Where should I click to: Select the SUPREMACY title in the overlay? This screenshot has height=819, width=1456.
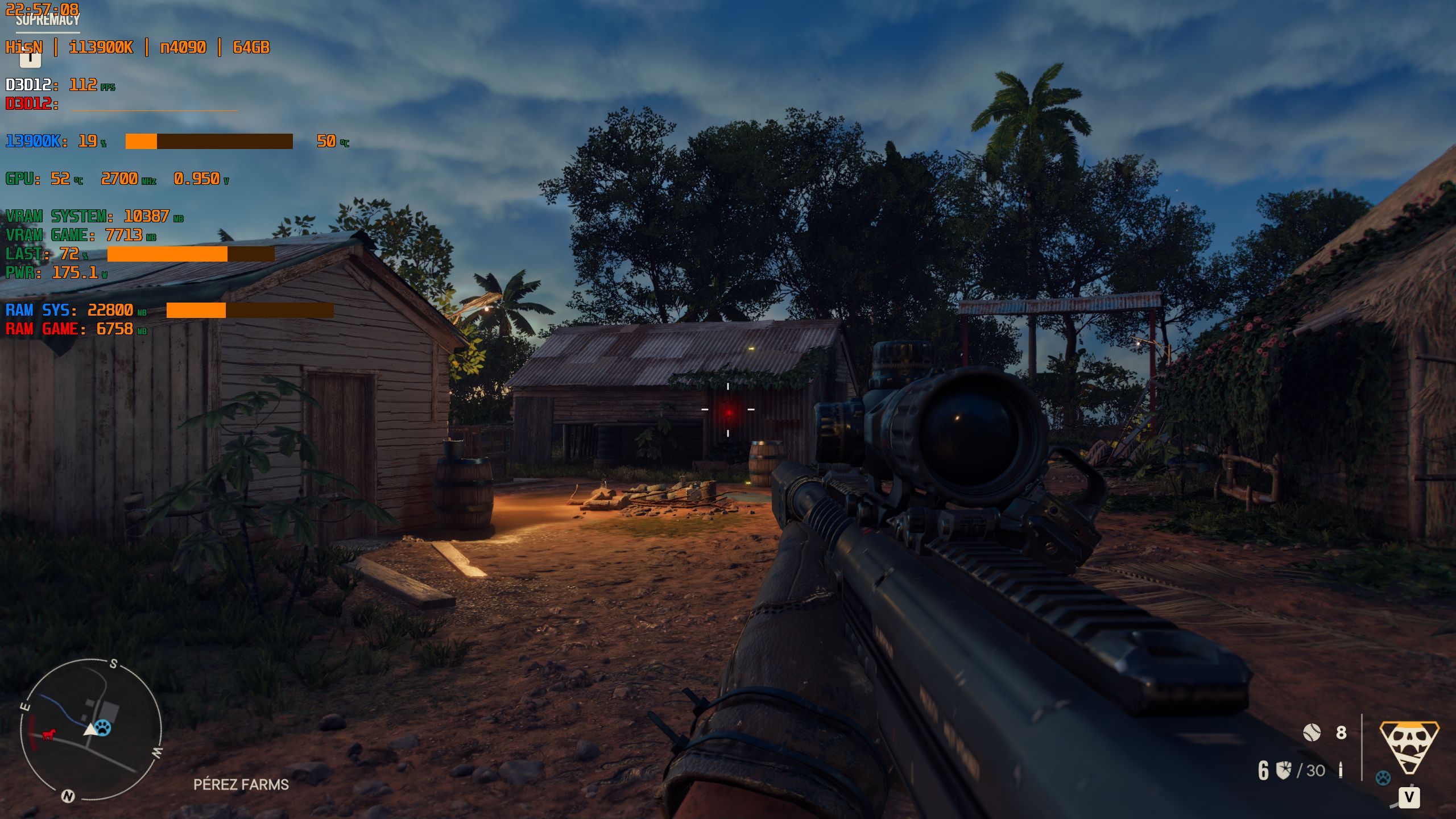(47, 20)
